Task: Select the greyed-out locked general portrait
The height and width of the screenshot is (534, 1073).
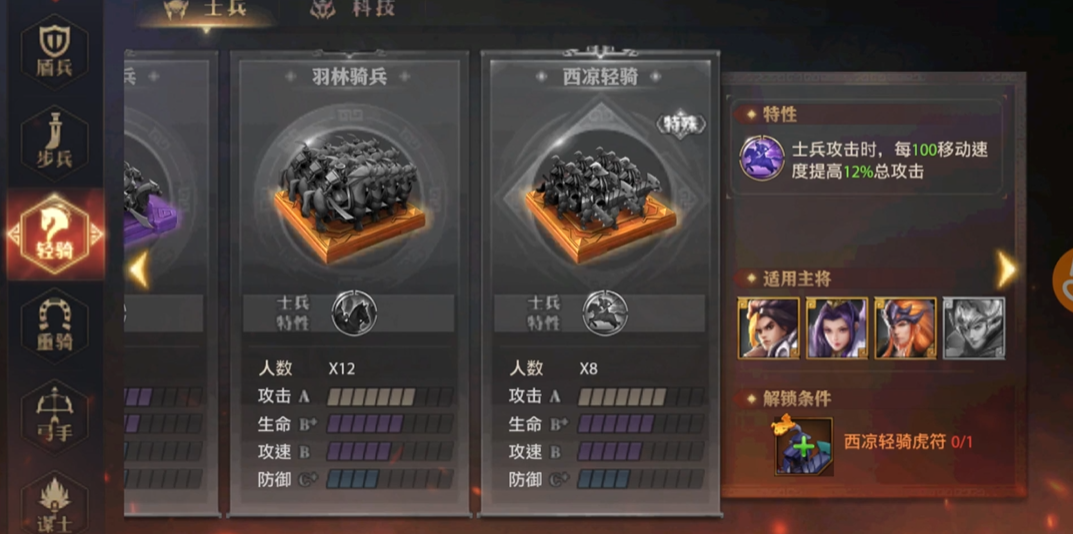Action: point(973,328)
